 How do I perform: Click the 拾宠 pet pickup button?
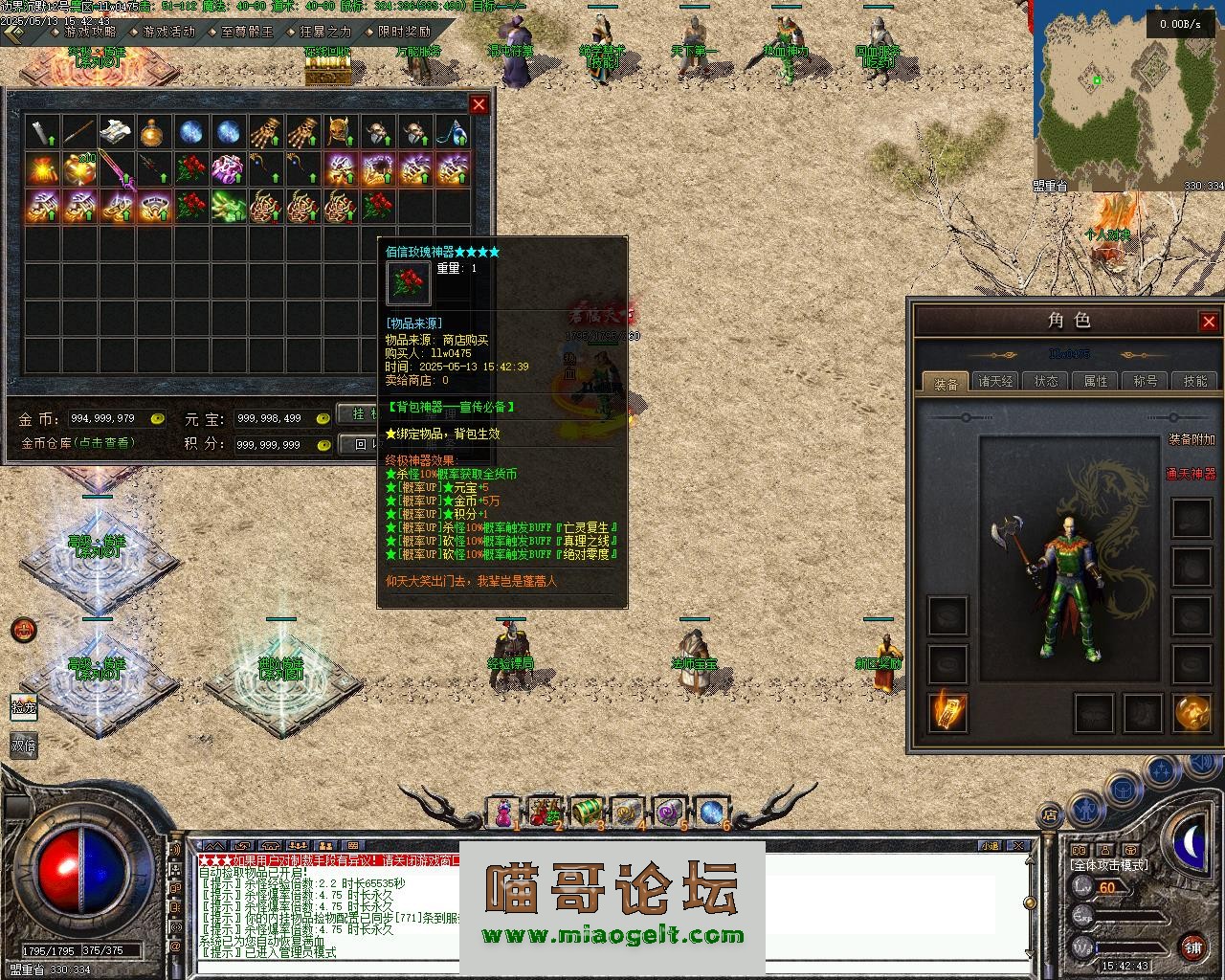(23, 706)
